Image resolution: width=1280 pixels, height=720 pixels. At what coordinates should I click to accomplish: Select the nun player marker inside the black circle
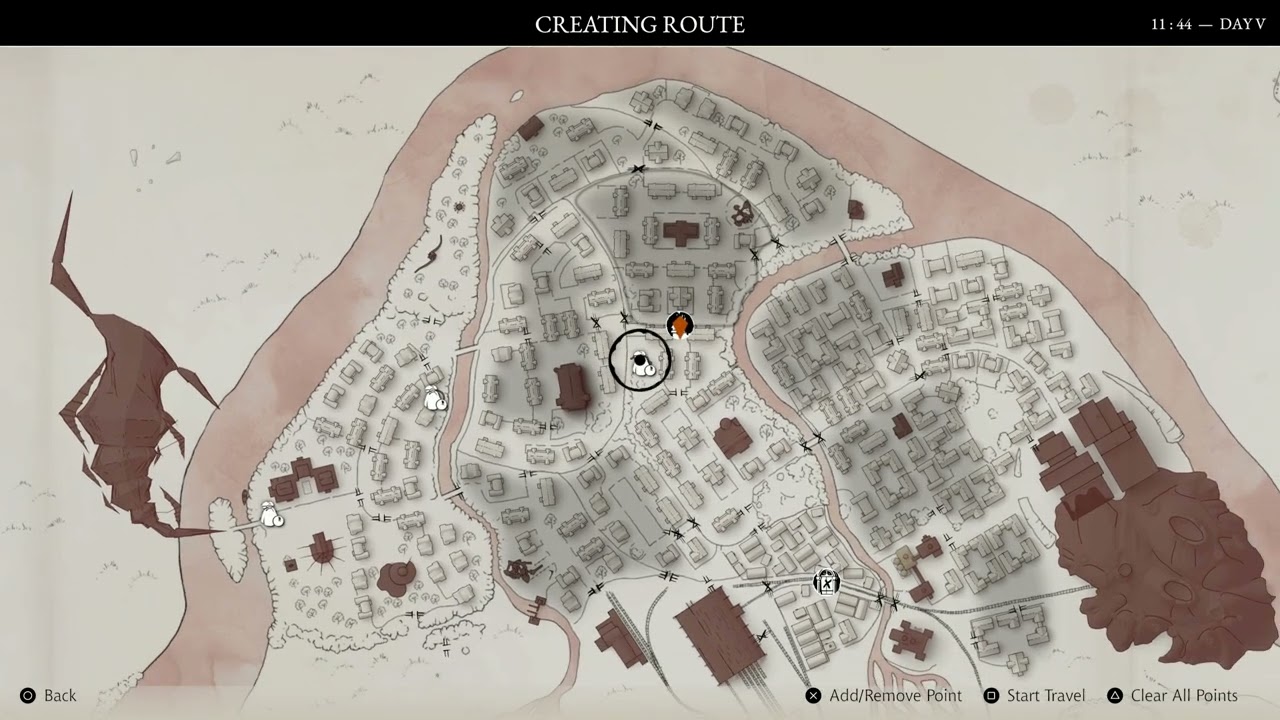click(640, 362)
